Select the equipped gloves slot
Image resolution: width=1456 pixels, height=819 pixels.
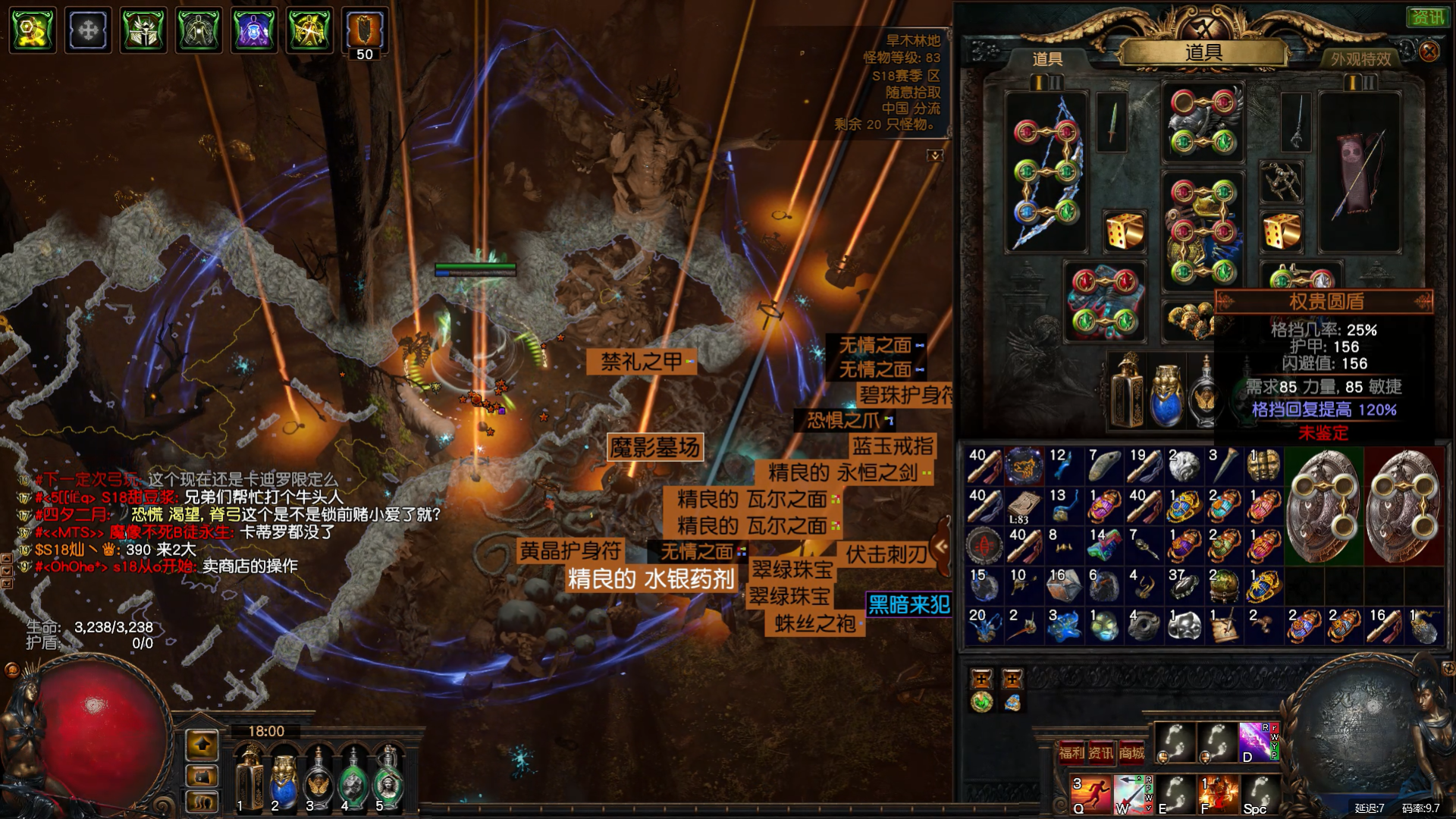tap(1104, 301)
